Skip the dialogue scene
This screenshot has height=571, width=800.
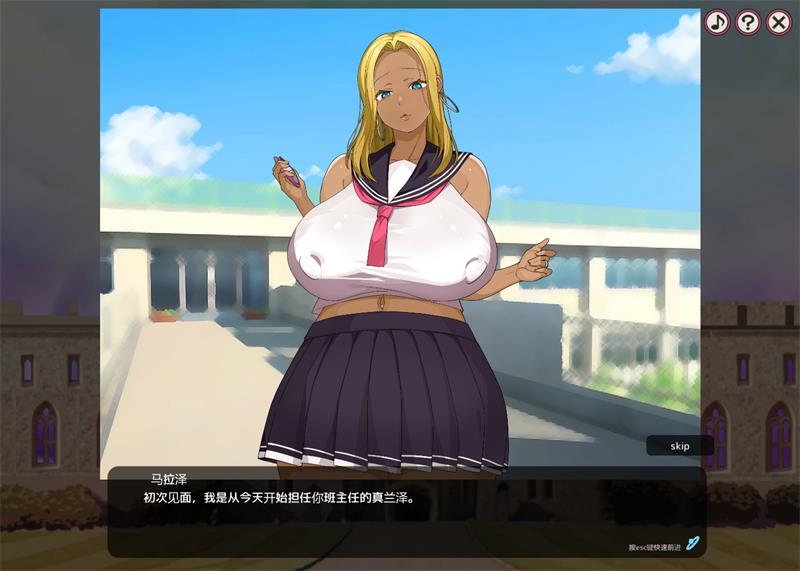[680, 446]
